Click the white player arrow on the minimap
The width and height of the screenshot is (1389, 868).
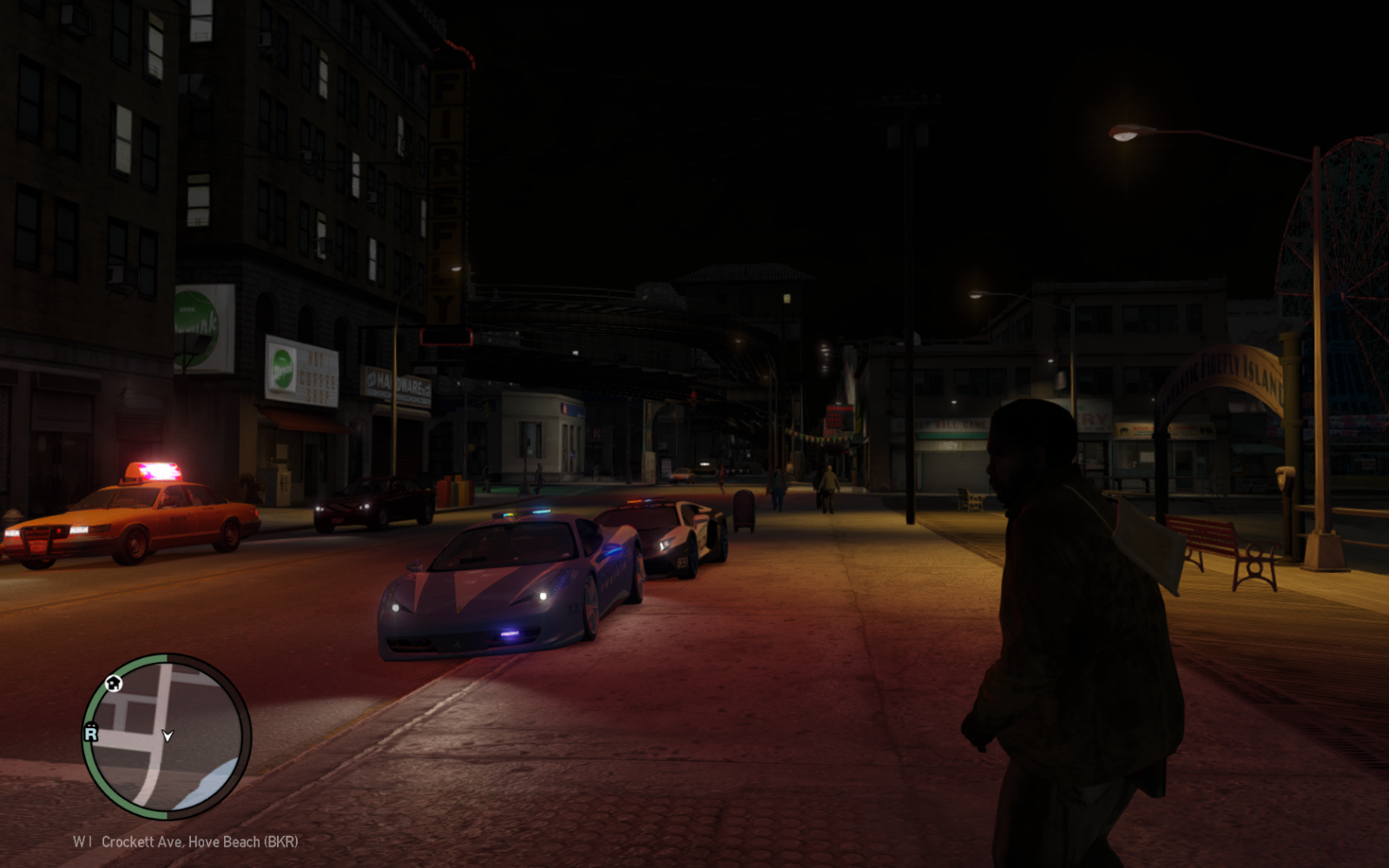(168, 736)
